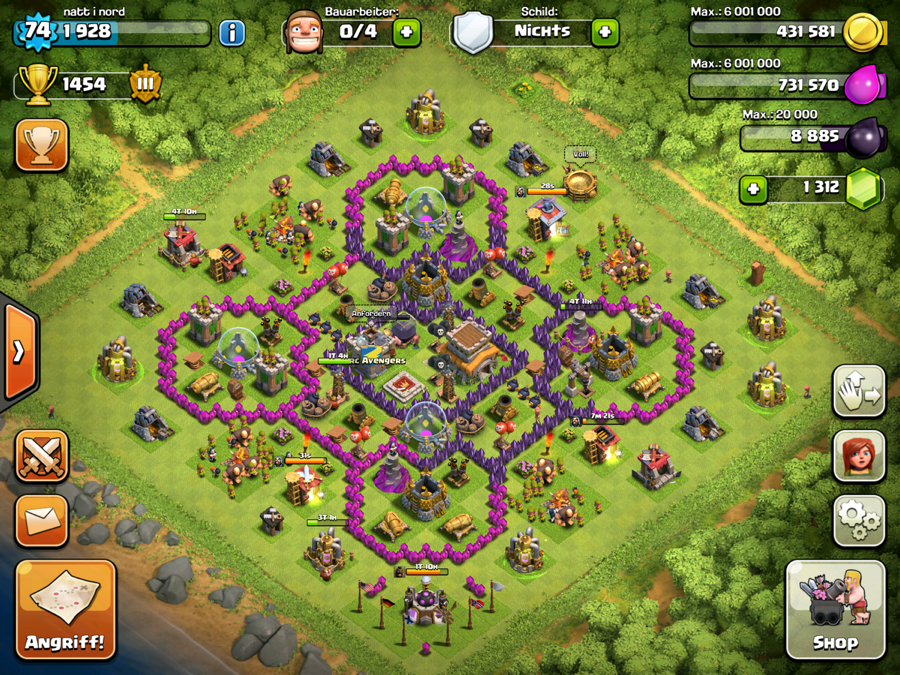Screen dimensions: 900x675
Task: Open the red-haired villager achievements button
Action: click(858, 456)
